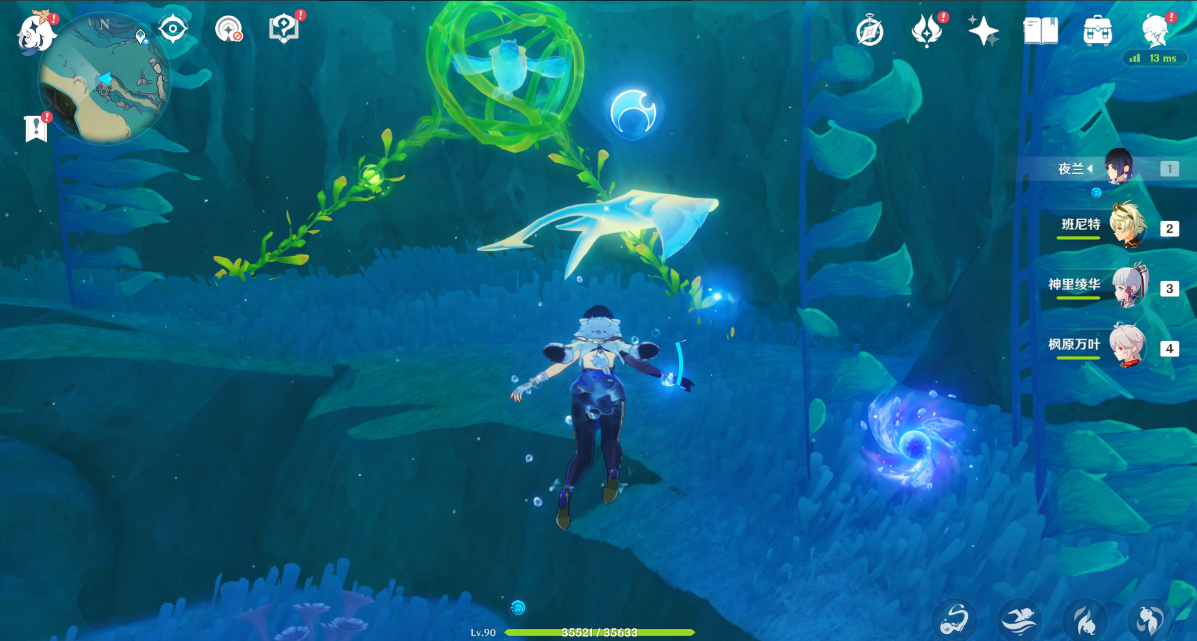Activate the swimmer sprint skill icon
1197x641 pixels.
point(1019,620)
